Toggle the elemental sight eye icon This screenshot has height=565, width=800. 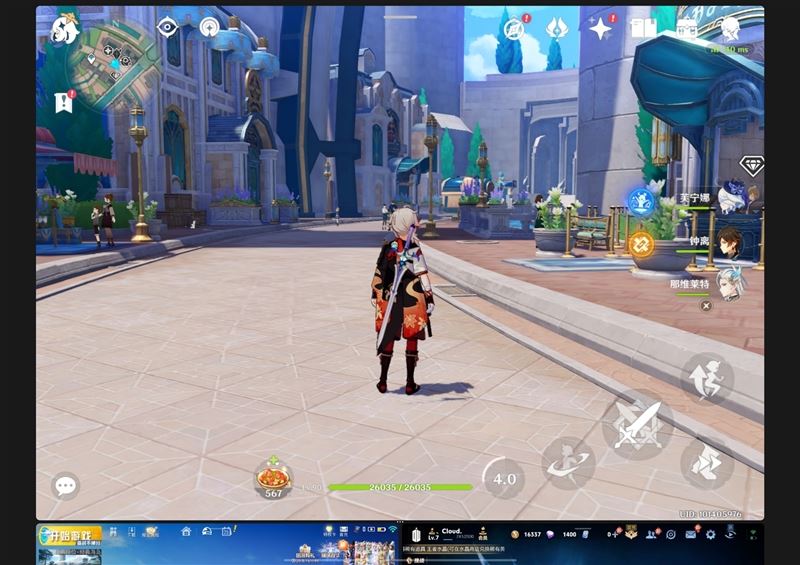coord(167,27)
